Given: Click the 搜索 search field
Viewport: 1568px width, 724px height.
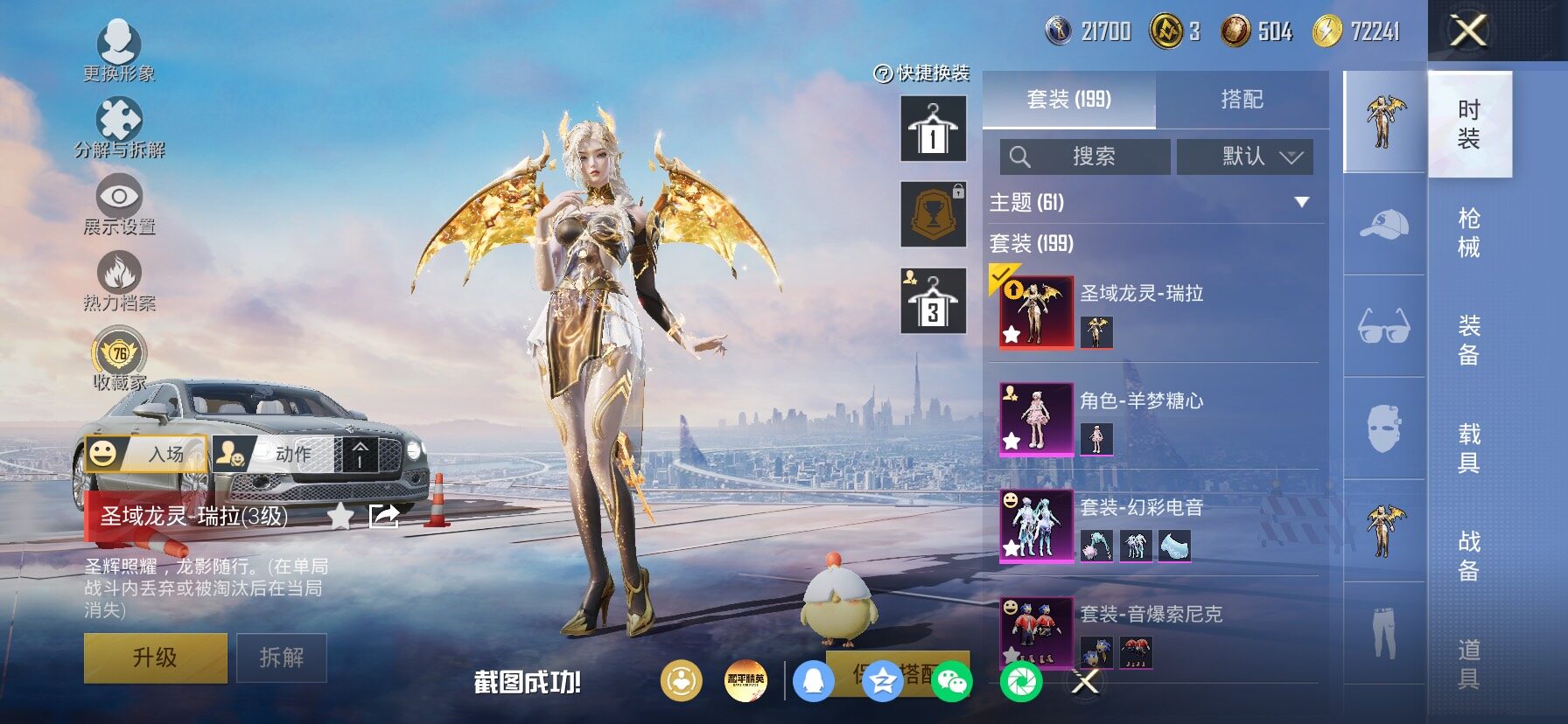Looking at the screenshot, I should (1085, 157).
